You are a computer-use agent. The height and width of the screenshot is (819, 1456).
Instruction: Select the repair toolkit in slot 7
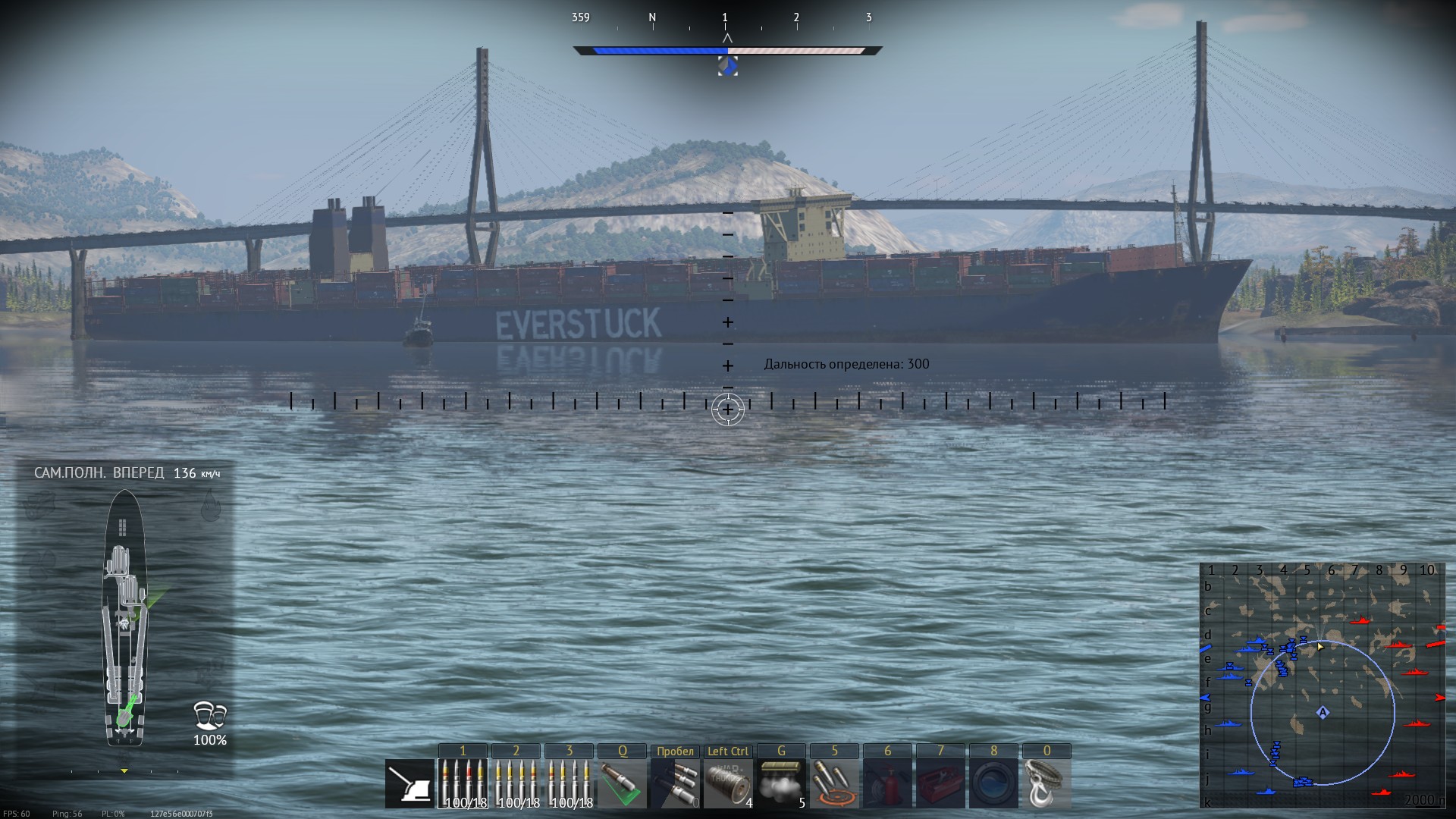pyautogui.click(x=940, y=781)
